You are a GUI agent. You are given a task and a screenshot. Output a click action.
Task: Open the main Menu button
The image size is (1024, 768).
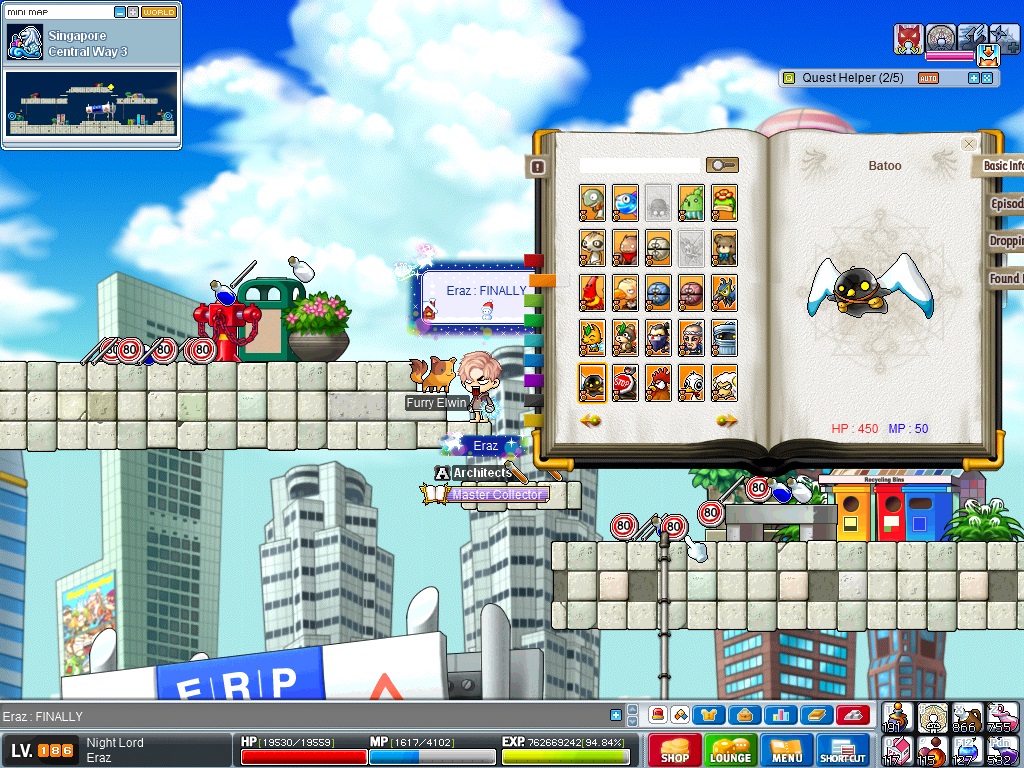786,750
